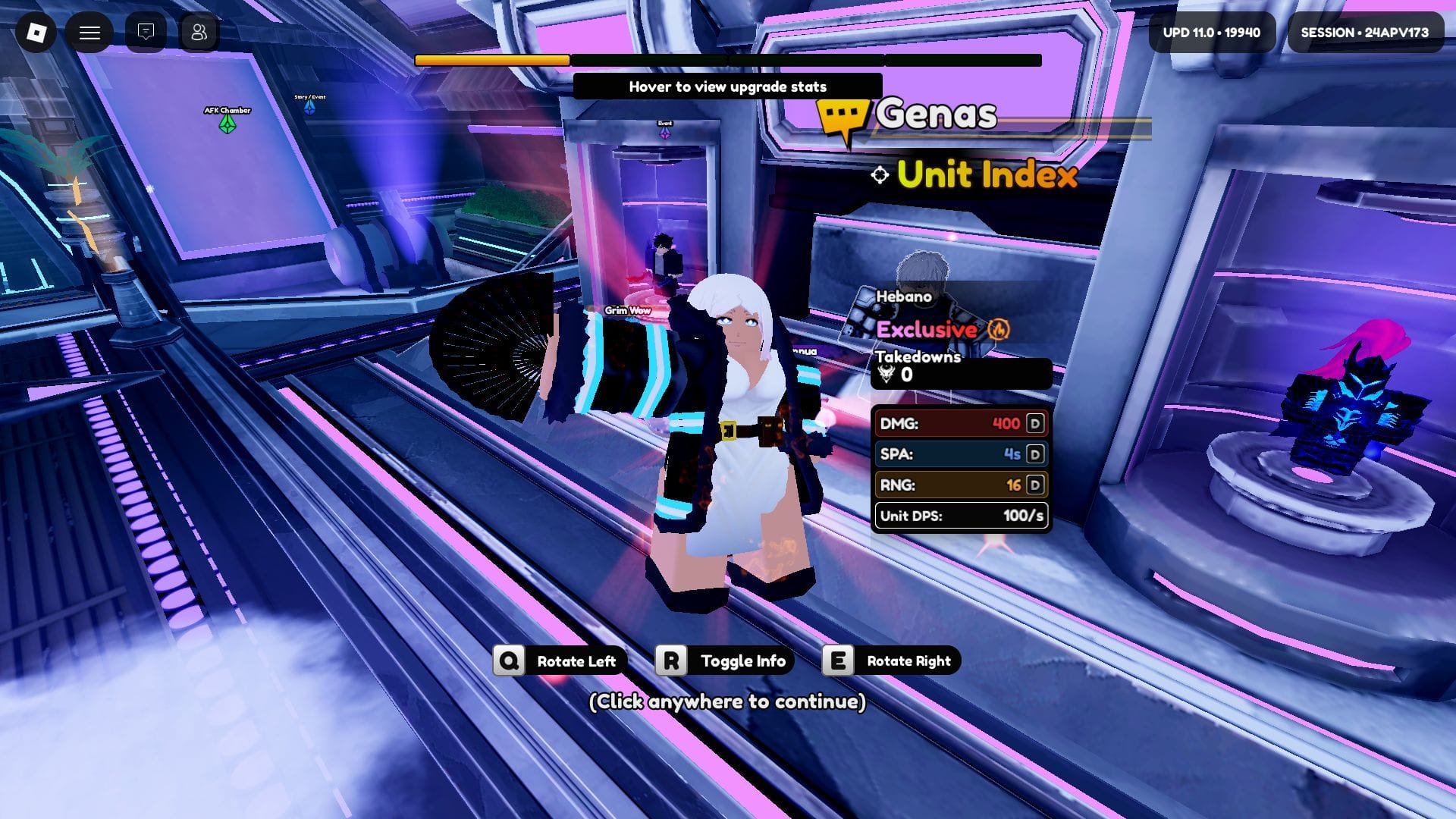
Task: Open the chat bubble icon in top toolbar
Action: click(x=144, y=33)
